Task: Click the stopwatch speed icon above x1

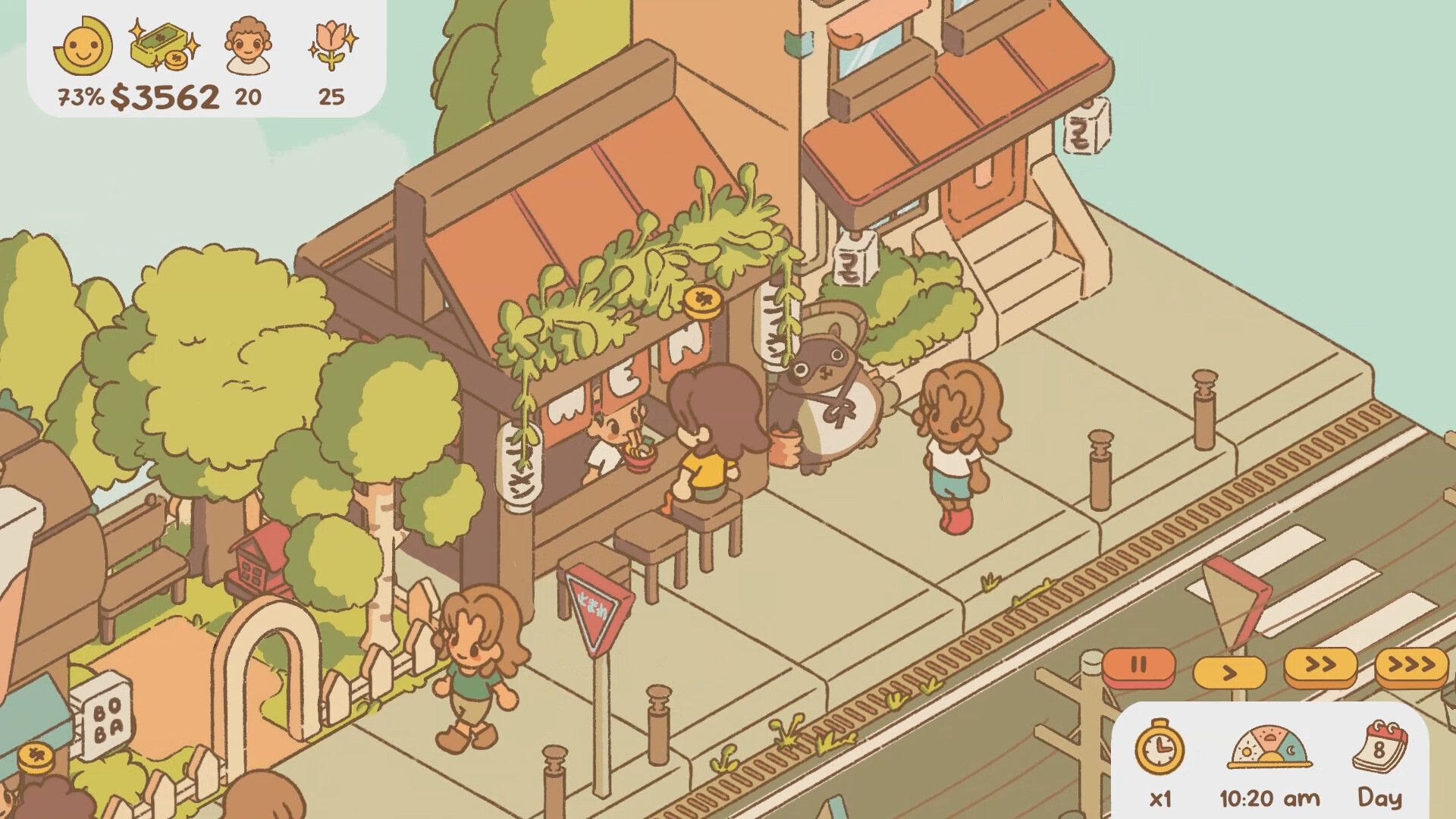Action: (x=1161, y=747)
